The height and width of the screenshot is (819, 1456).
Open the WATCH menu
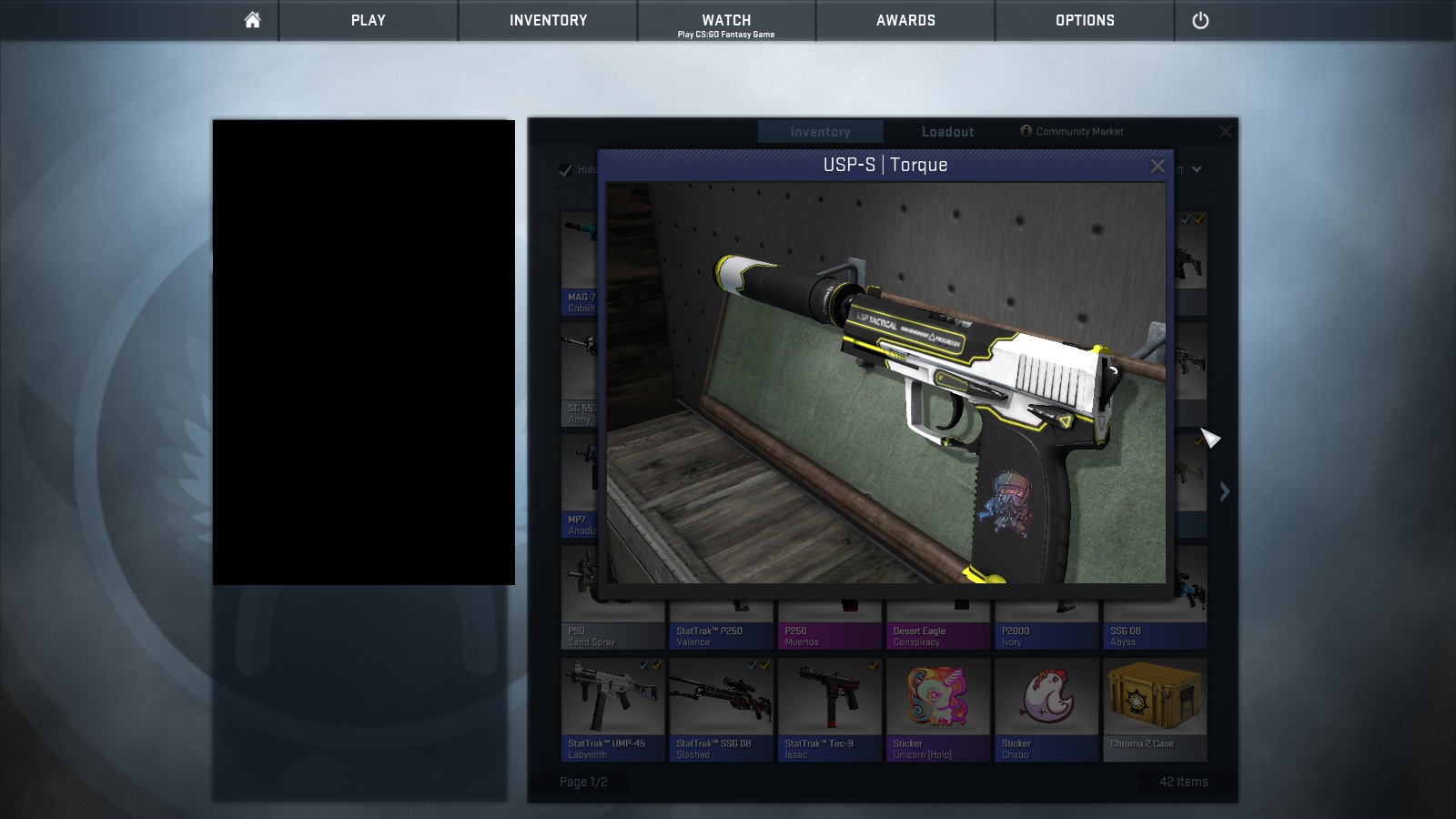click(726, 20)
